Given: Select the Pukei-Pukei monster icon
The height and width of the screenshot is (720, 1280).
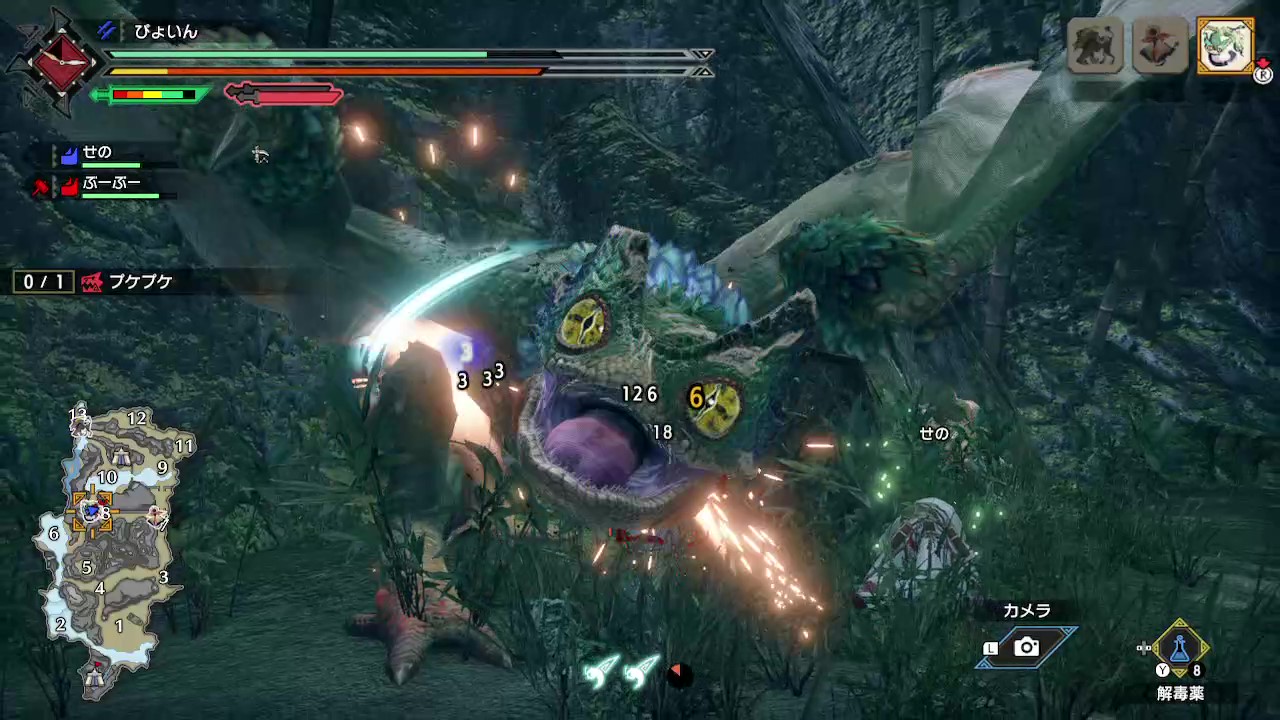Looking at the screenshot, I should tap(1225, 45).
